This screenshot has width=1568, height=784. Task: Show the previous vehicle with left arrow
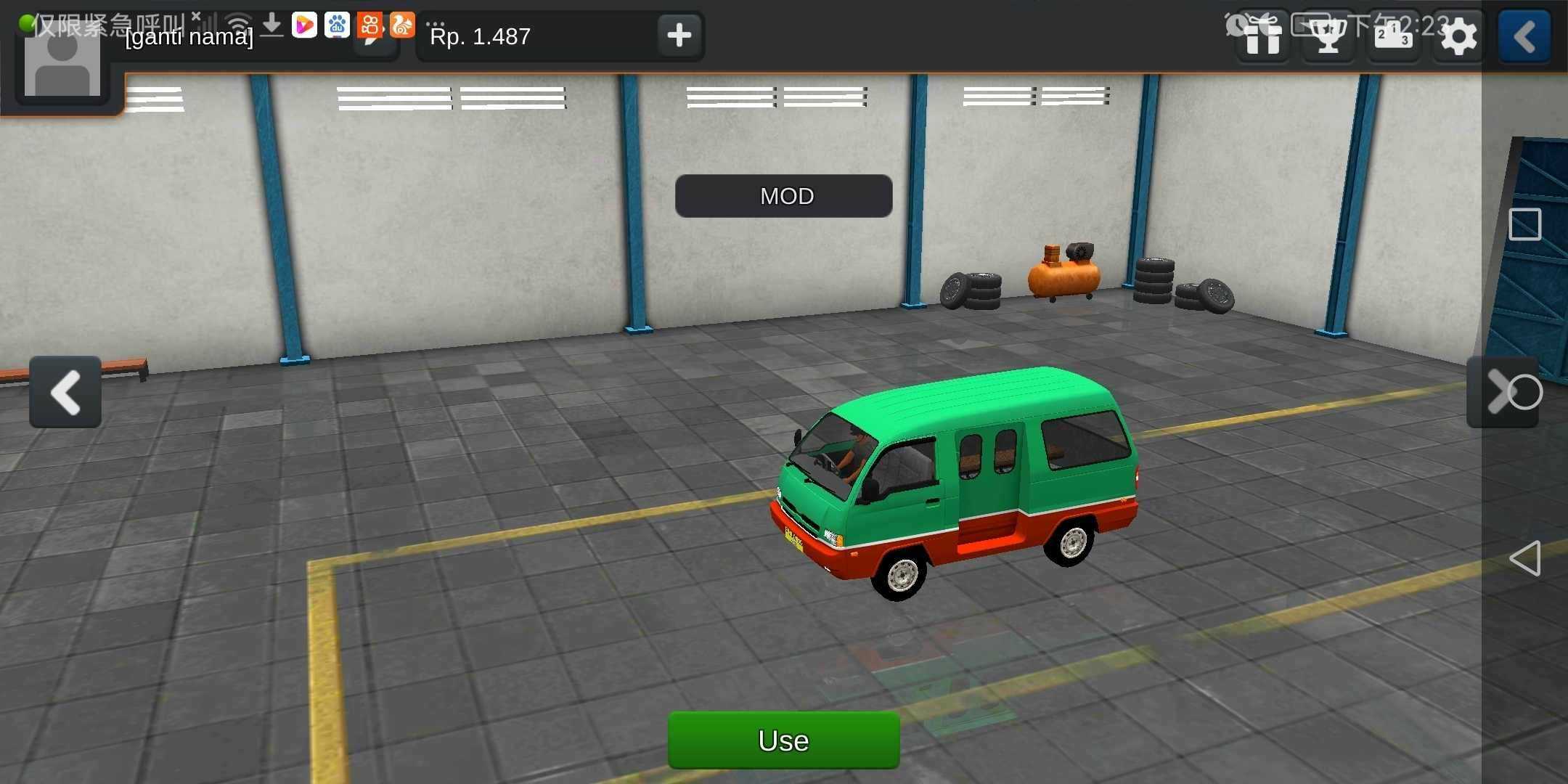[65, 392]
